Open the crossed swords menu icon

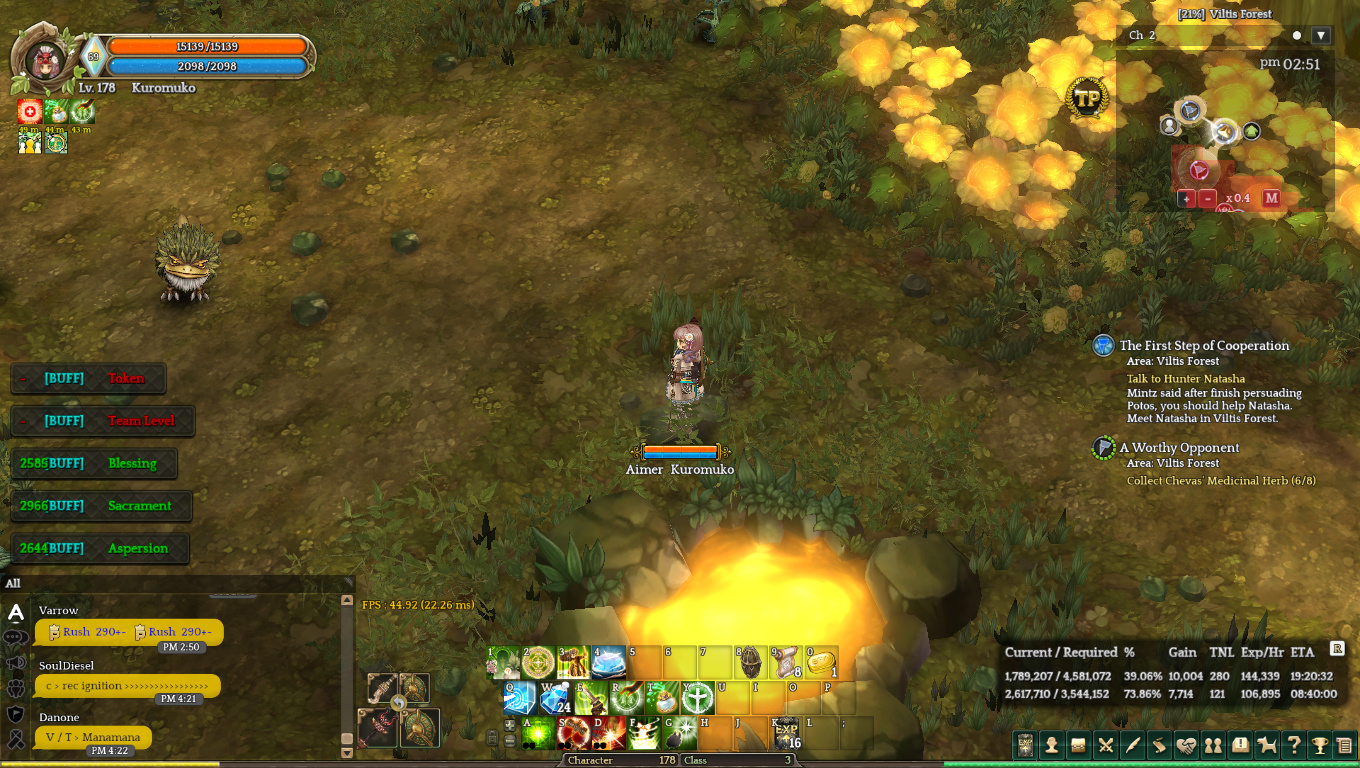[x=1105, y=745]
